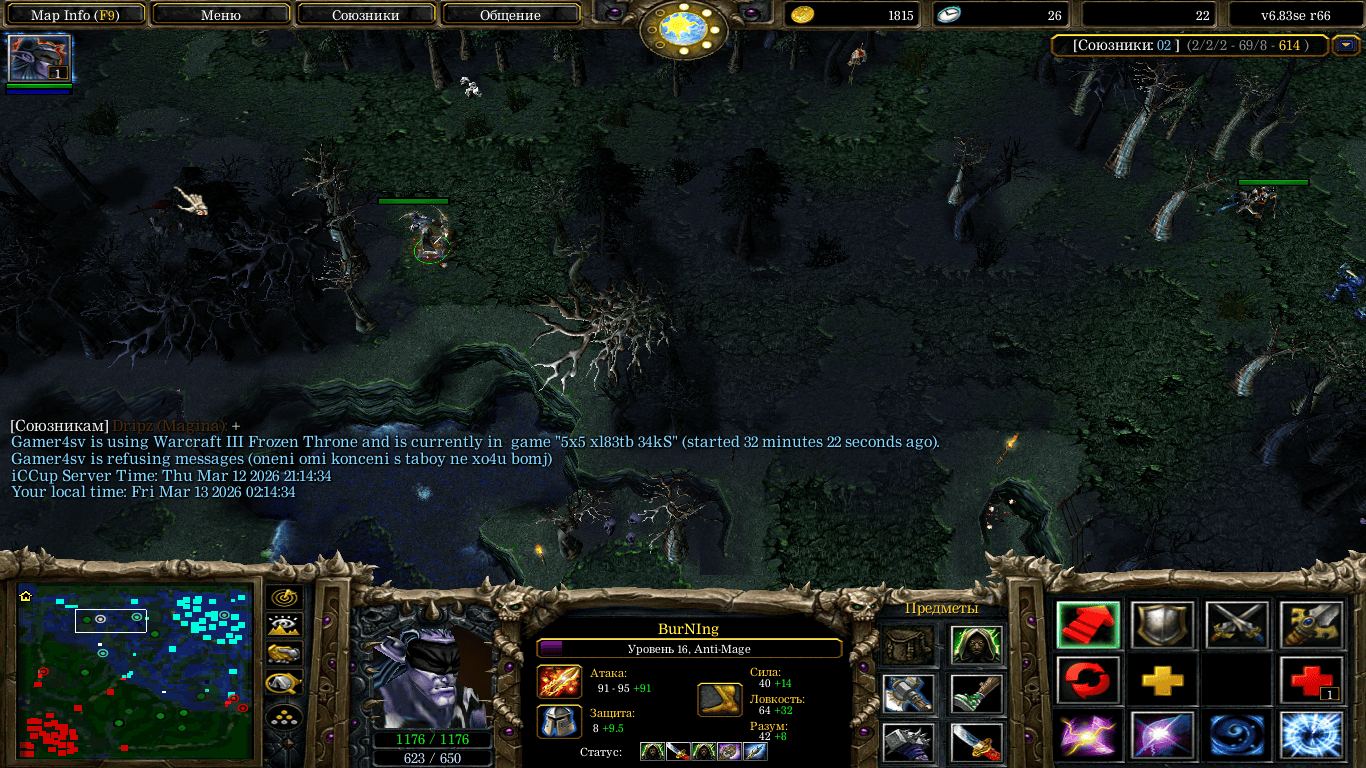Activate the minimap signal ping button
The image size is (1366, 768).
tap(284, 597)
